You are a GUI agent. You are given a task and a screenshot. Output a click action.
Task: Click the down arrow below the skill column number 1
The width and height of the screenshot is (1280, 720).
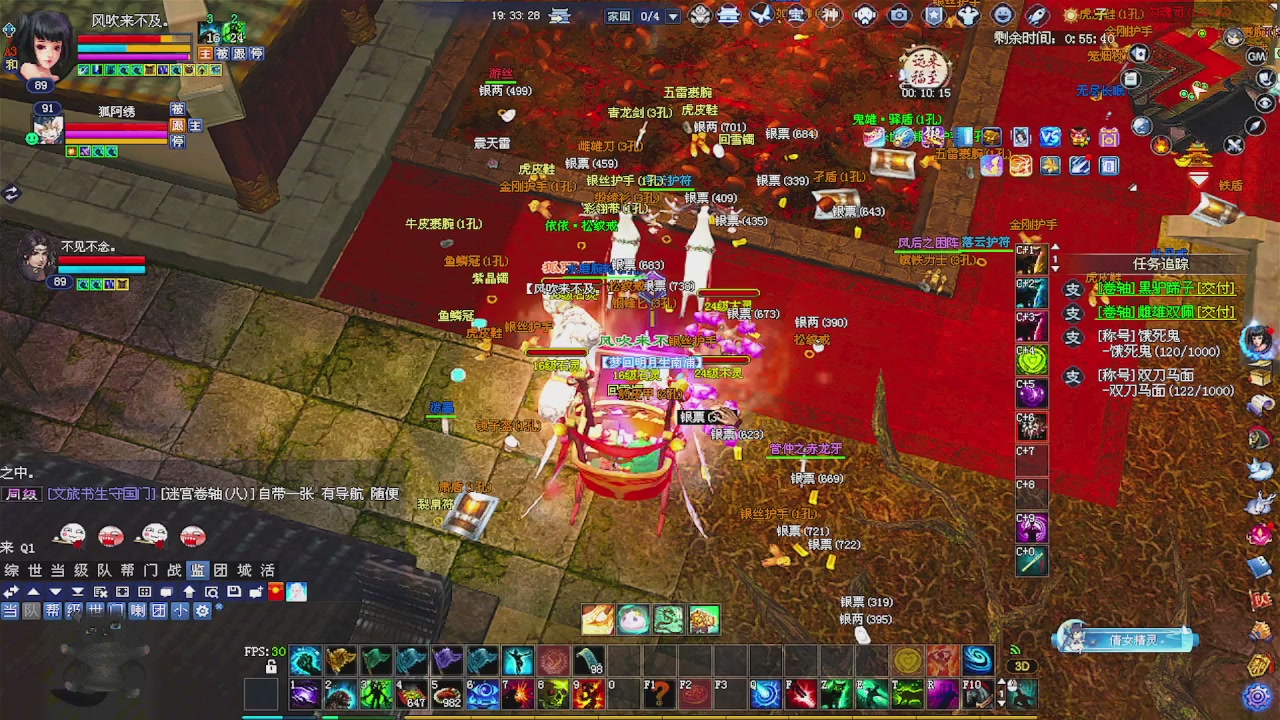[x=1054, y=268]
